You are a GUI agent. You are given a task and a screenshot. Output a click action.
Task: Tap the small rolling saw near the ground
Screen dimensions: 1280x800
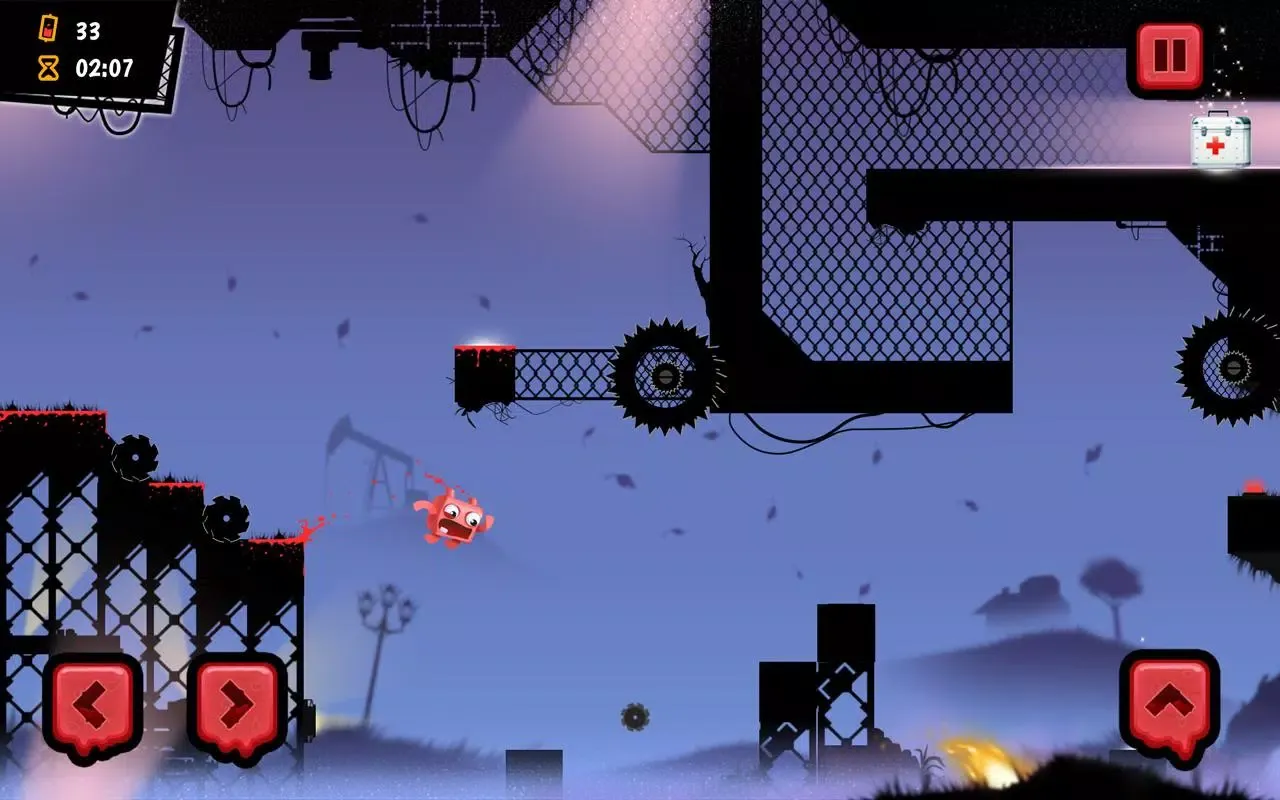click(636, 718)
